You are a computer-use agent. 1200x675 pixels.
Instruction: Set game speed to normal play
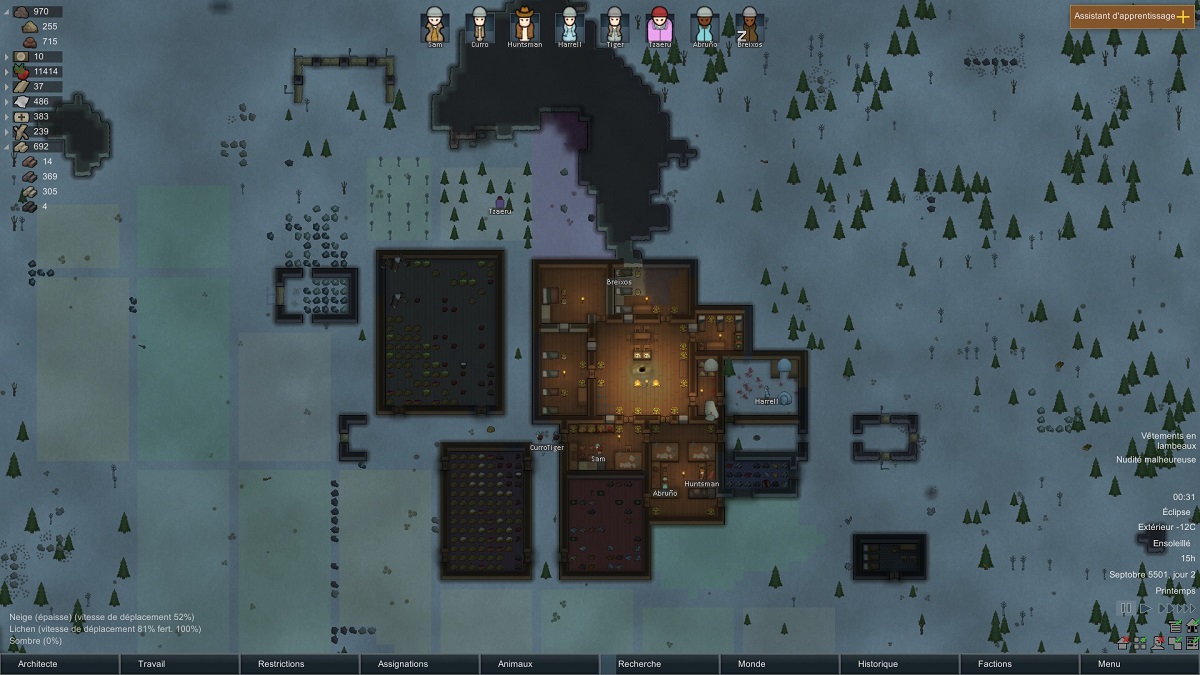tap(1145, 608)
